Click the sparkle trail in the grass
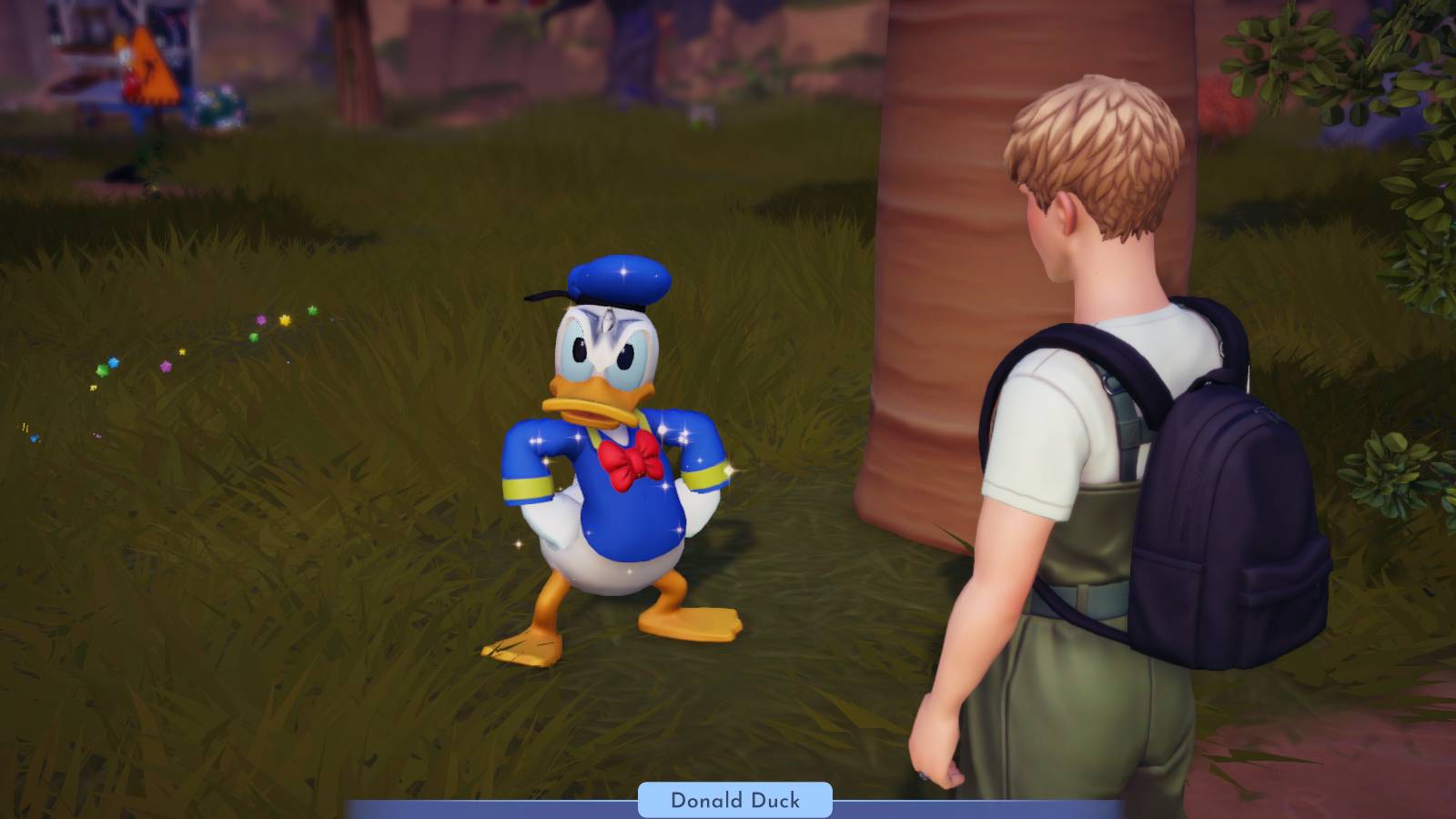 point(182,355)
